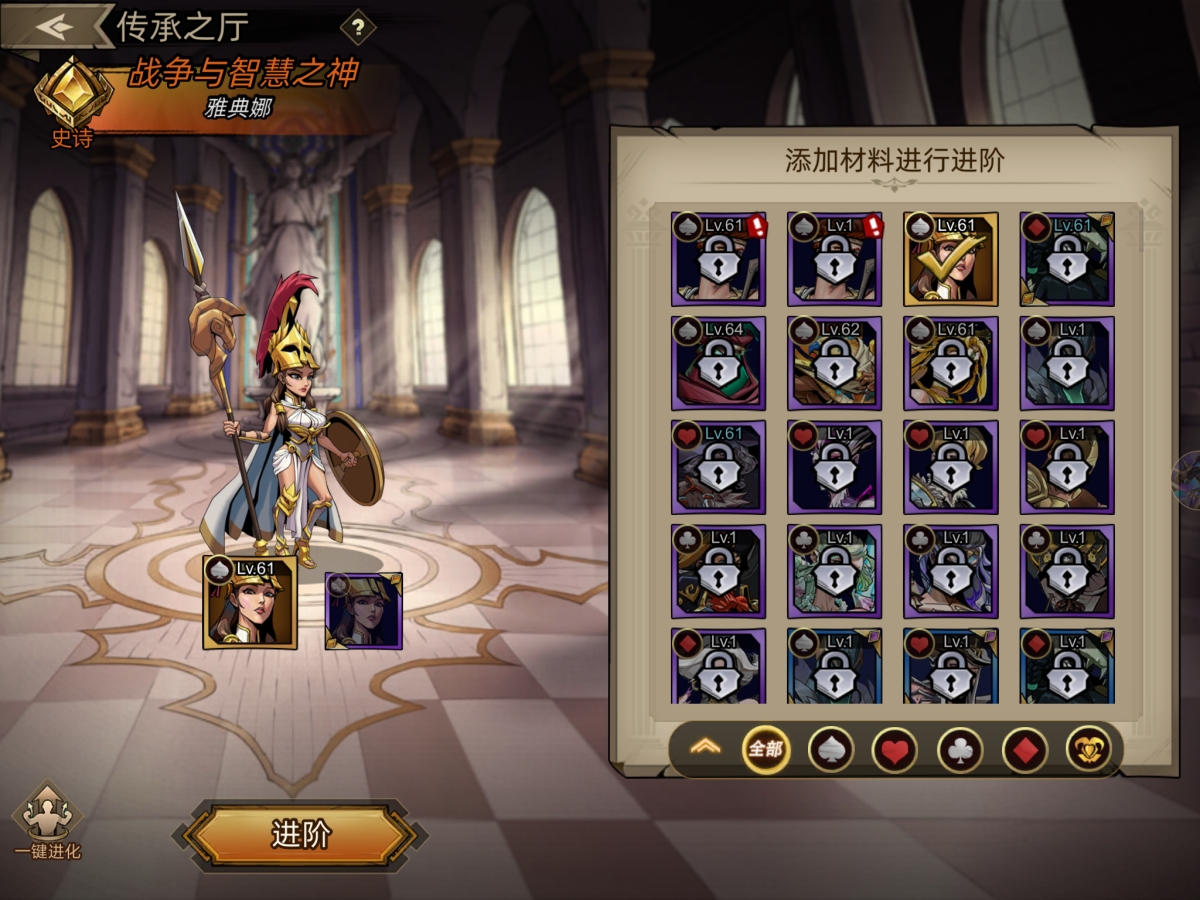1200x900 pixels.
Task: Go back using the arrow button
Action: tap(55, 26)
